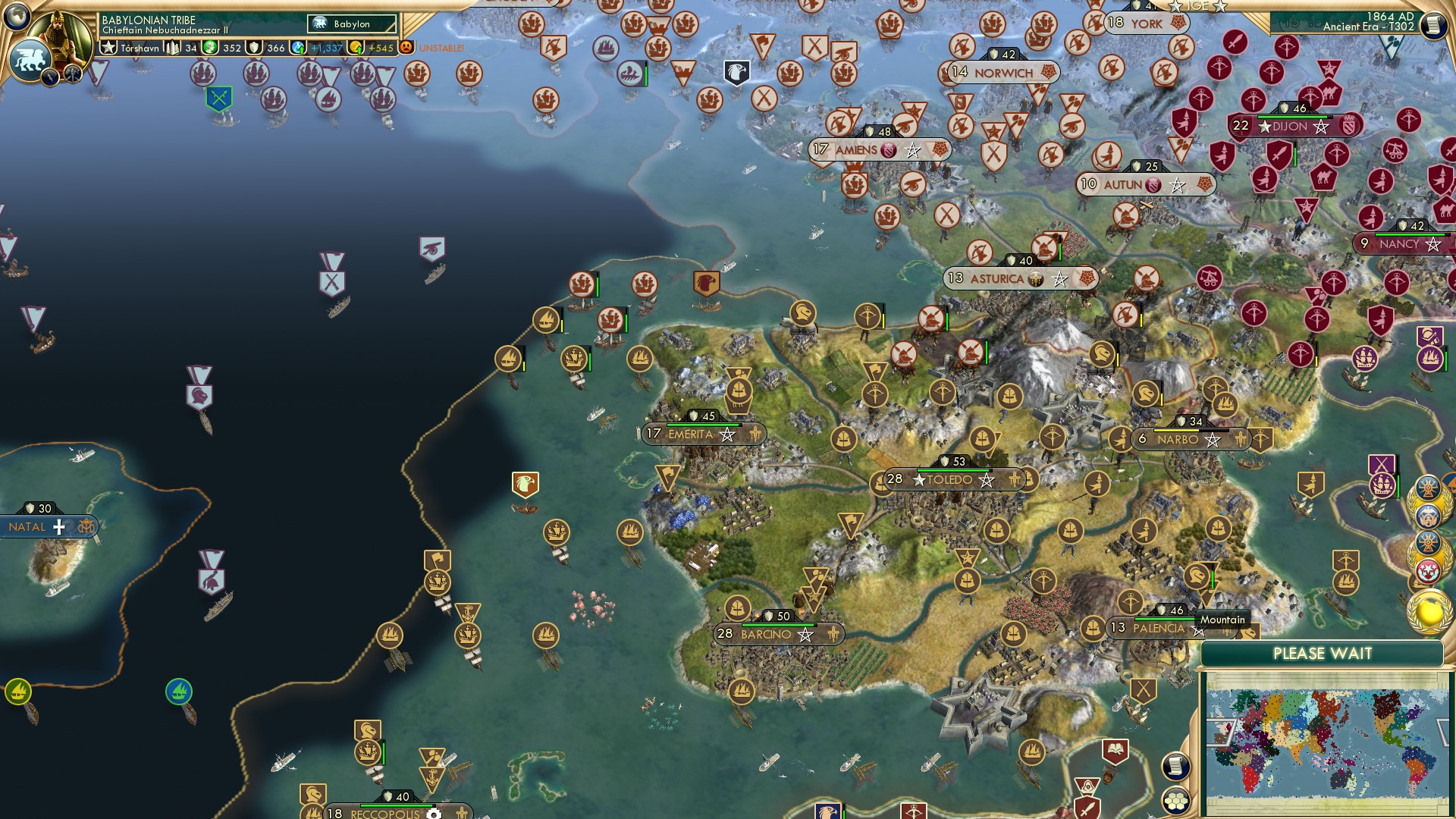
Task: Open production via gear icon on Reccopolis banner
Action: coord(434,814)
